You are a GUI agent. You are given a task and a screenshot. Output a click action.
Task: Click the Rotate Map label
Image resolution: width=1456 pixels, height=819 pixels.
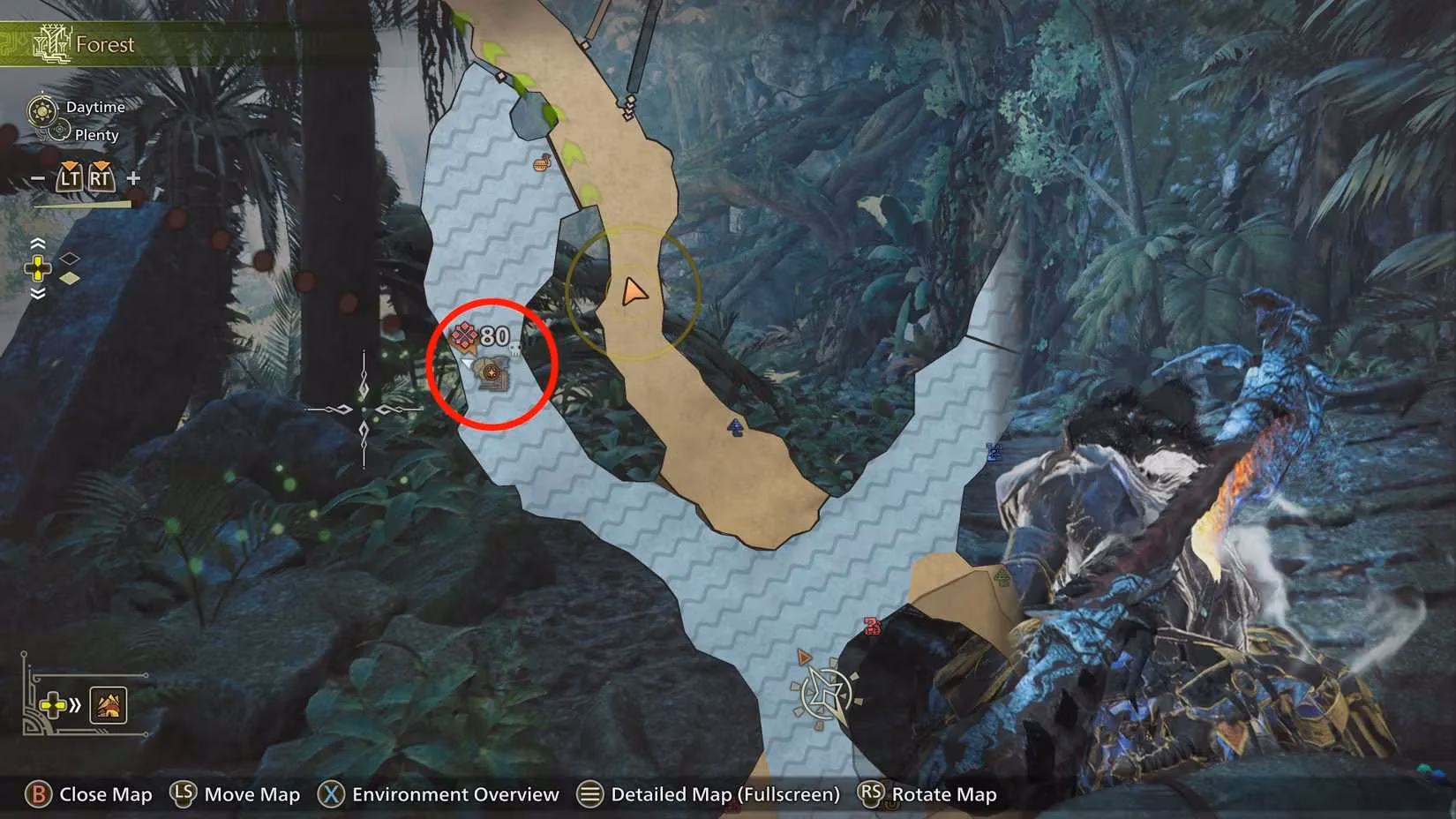pos(943,794)
